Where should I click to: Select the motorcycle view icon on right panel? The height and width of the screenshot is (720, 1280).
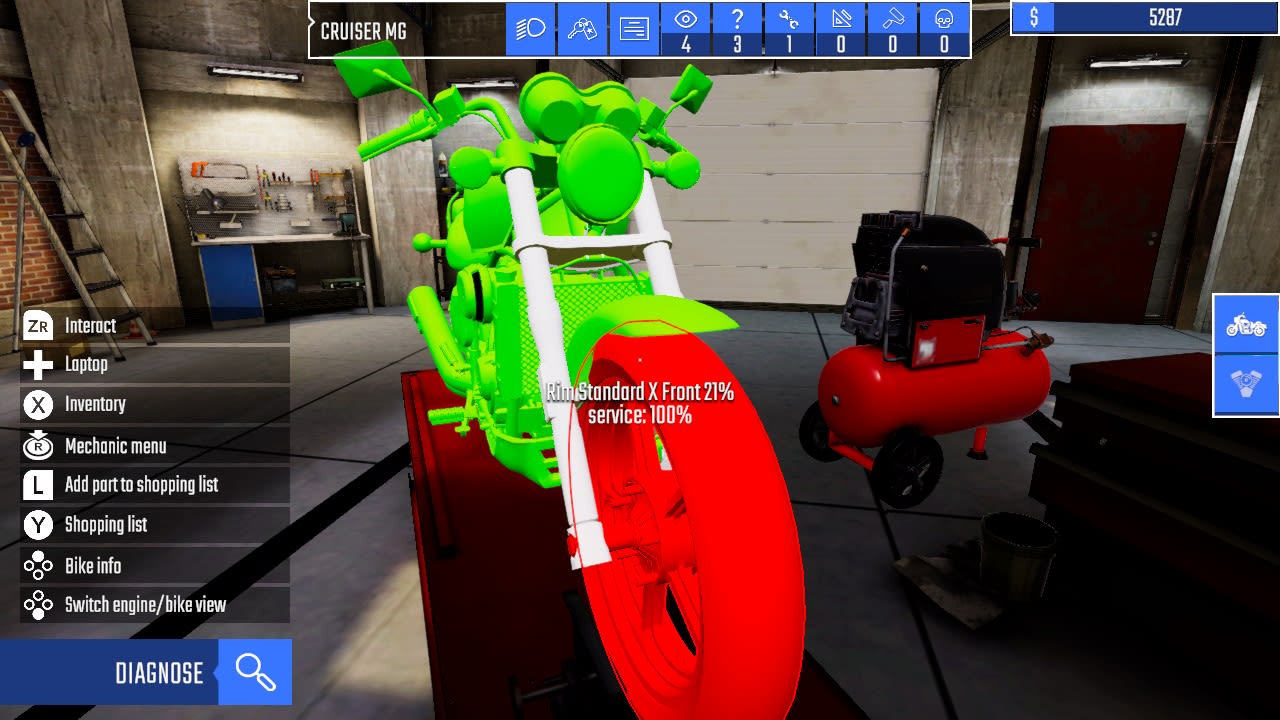(1243, 325)
